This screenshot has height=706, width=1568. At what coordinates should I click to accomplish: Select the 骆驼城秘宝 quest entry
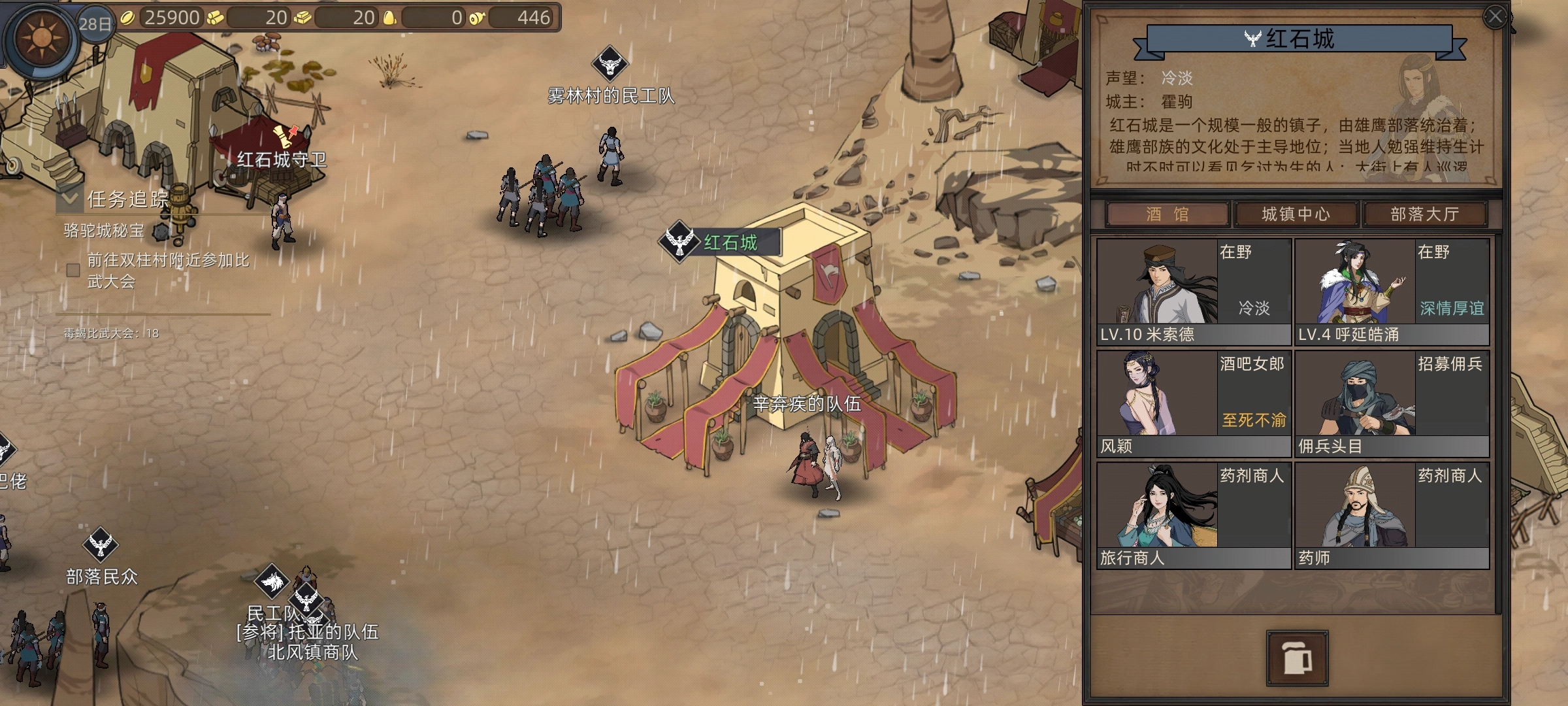[x=103, y=231]
